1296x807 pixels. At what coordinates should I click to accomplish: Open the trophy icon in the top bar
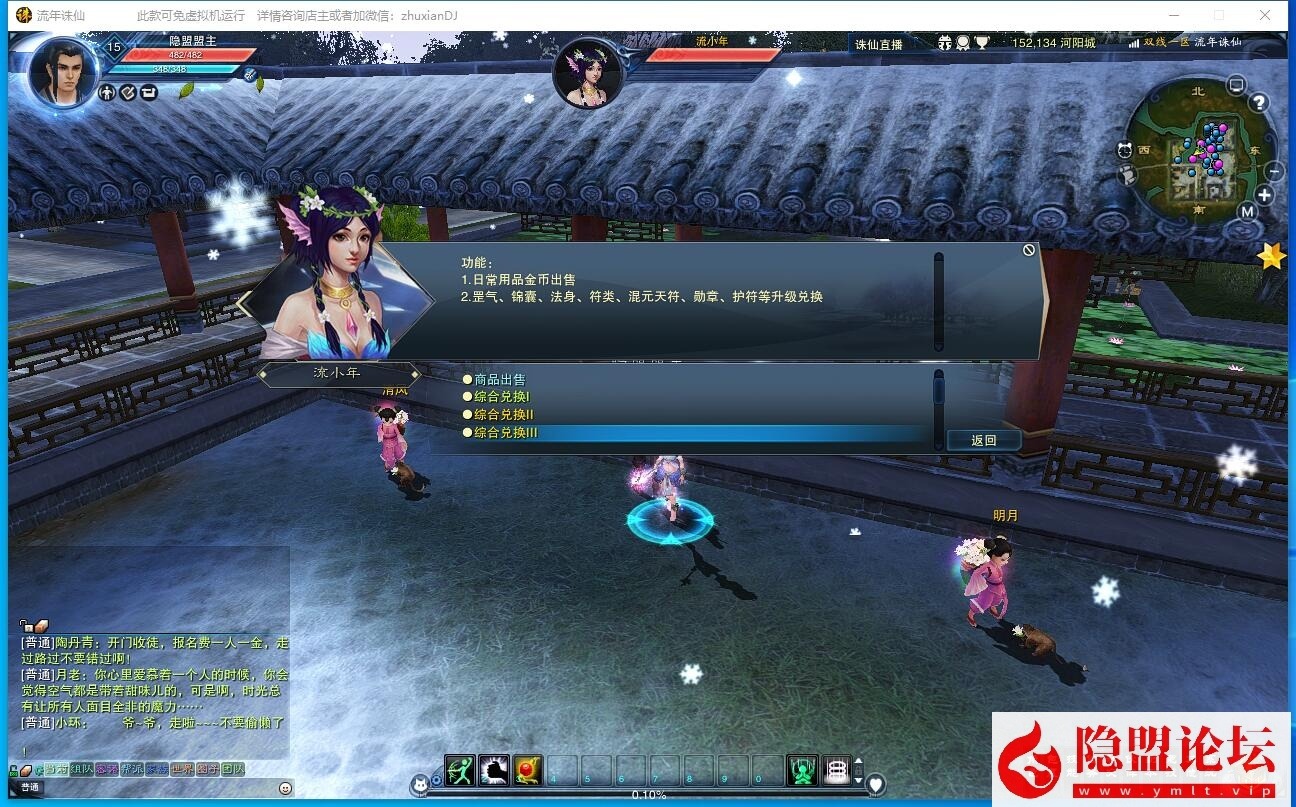pos(982,43)
